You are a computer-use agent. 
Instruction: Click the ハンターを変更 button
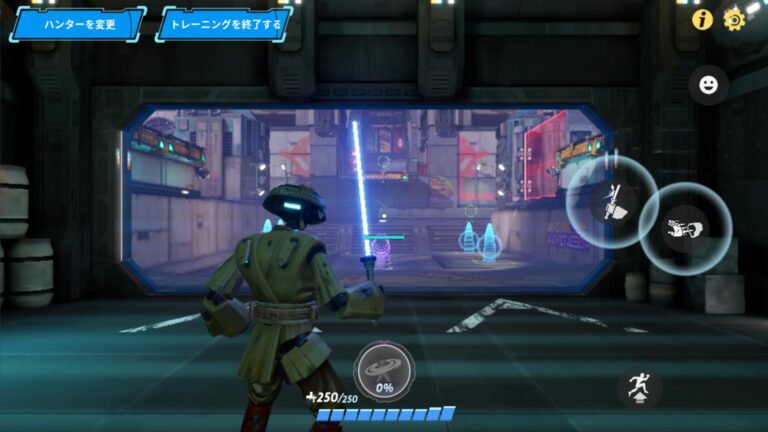(77, 23)
